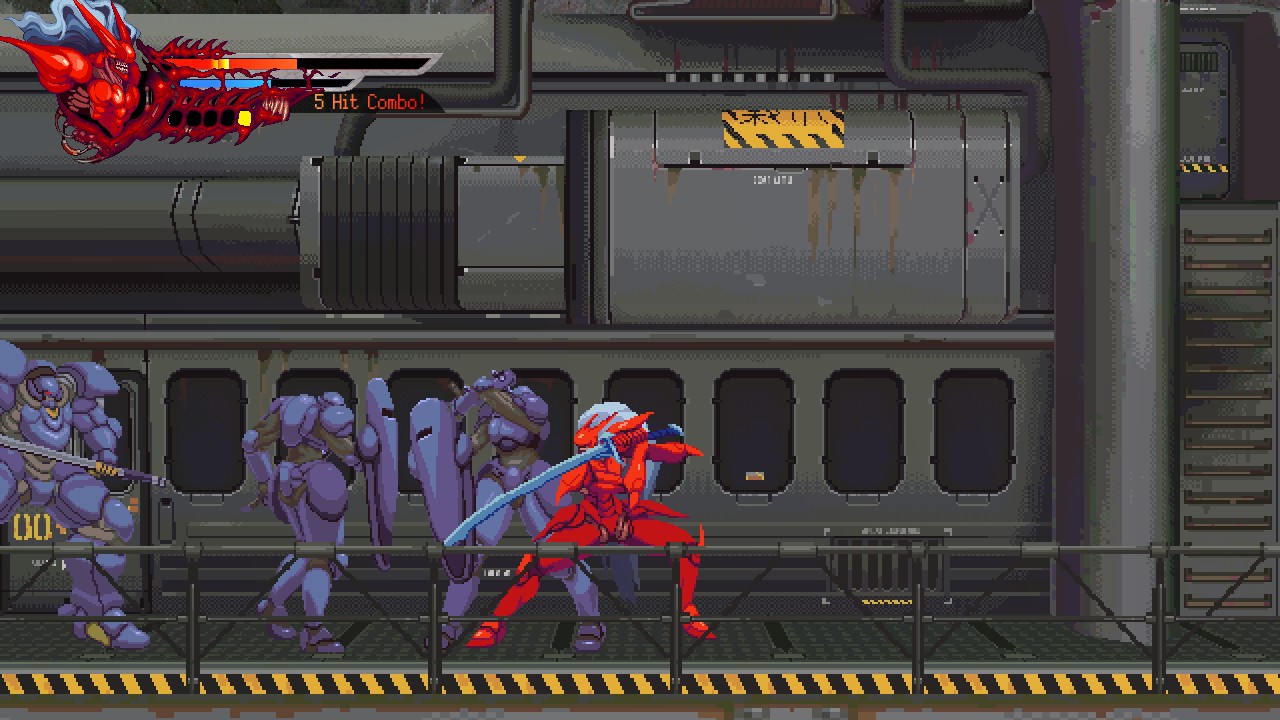Image resolution: width=1280 pixels, height=720 pixels.
Task: Click the fourth dark ammo pip
Action: coord(227,118)
